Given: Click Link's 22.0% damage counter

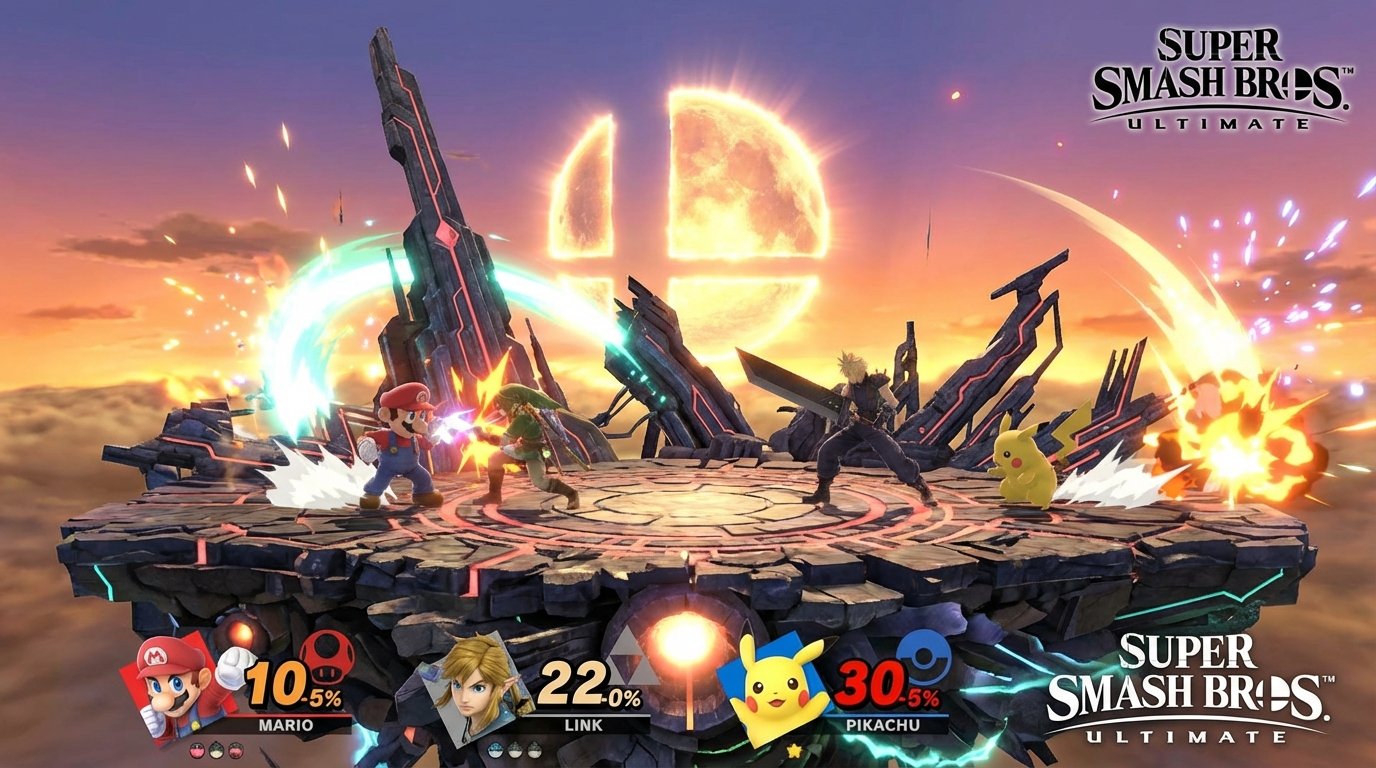Looking at the screenshot, I should tap(586, 682).
